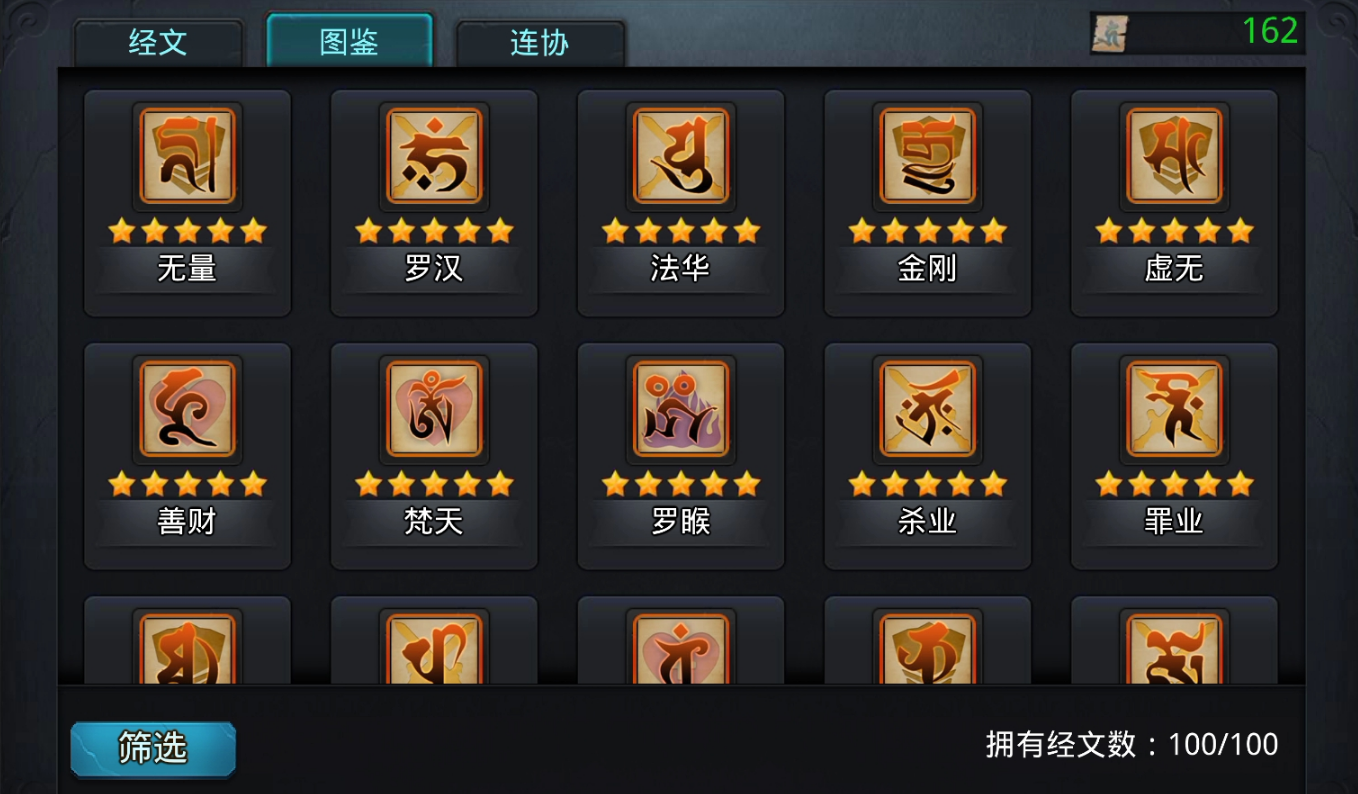Select the 无量 scripture icon
Screen dimensions: 1358x794
pos(187,157)
